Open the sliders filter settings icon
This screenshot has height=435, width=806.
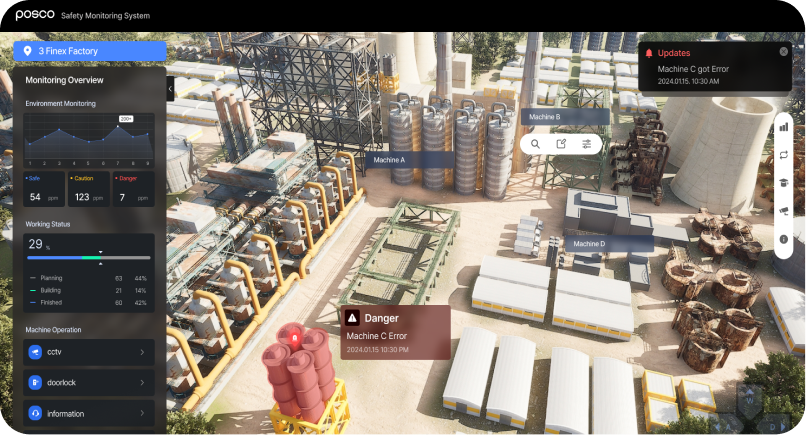pyautogui.click(x=587, y=144)
